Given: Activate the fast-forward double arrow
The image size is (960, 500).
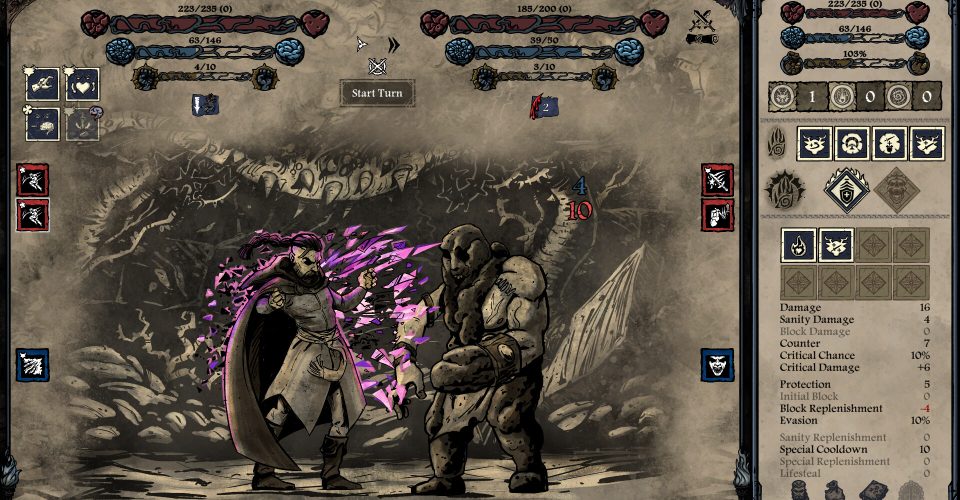Looking at the screenshot, I should pyautogui.click(x=393, y=44).
